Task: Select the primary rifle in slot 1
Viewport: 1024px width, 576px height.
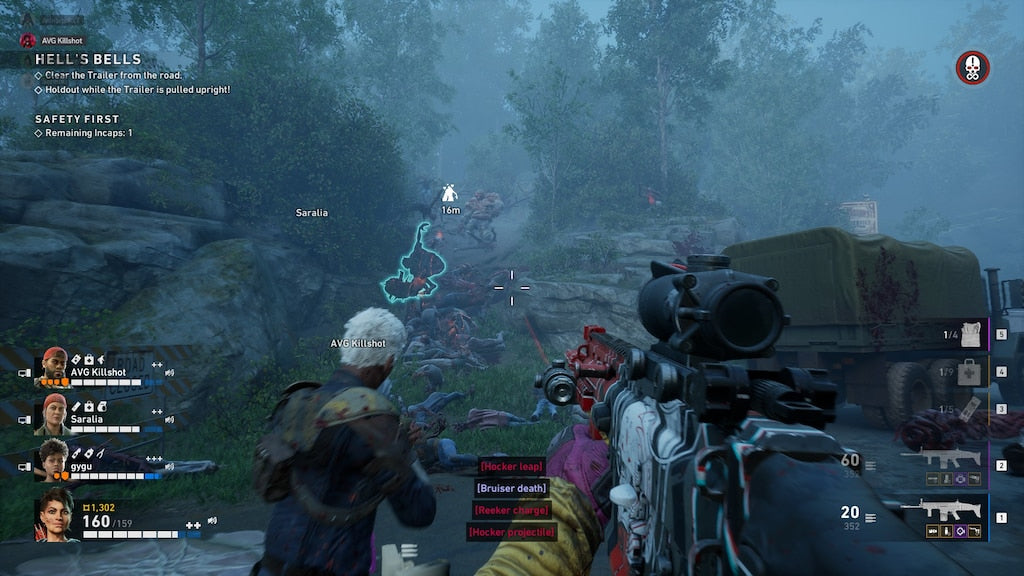Action: pos(940,510)
